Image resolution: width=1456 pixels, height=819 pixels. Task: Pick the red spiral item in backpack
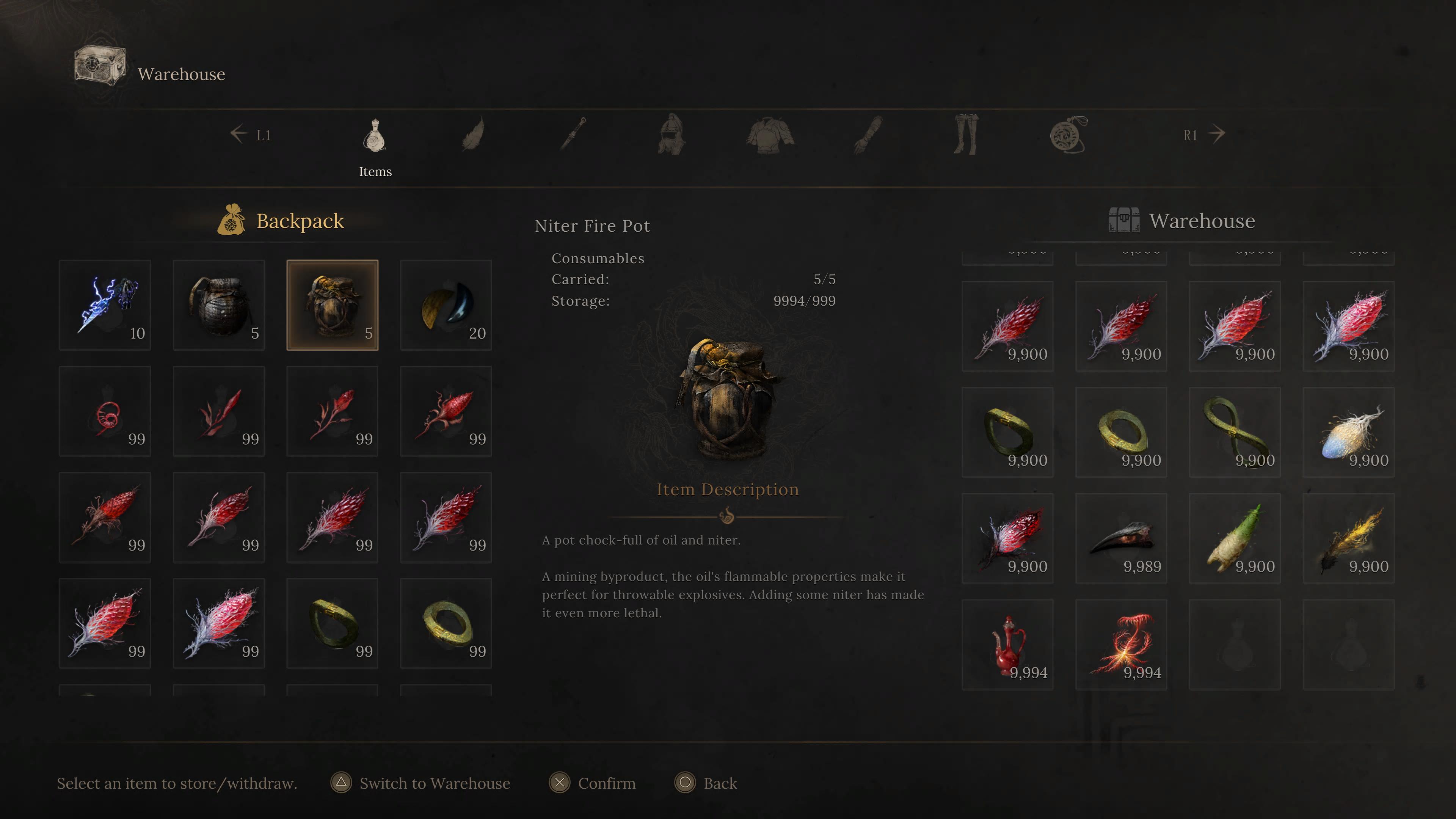pyautogui.click(x=105, y=411)
